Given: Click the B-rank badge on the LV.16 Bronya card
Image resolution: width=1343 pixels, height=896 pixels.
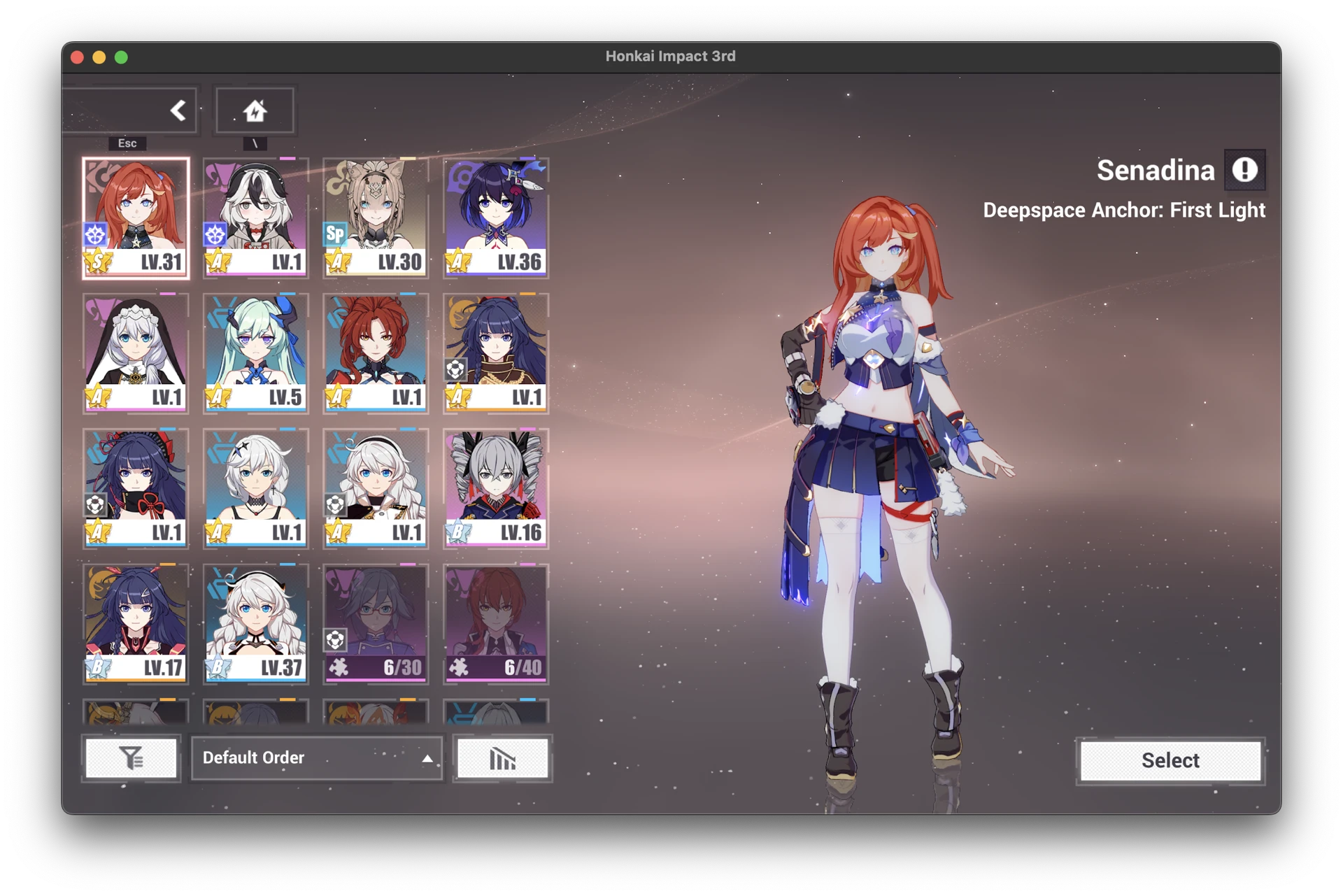Looking at the screenshot, I should [x=458, y=533].
